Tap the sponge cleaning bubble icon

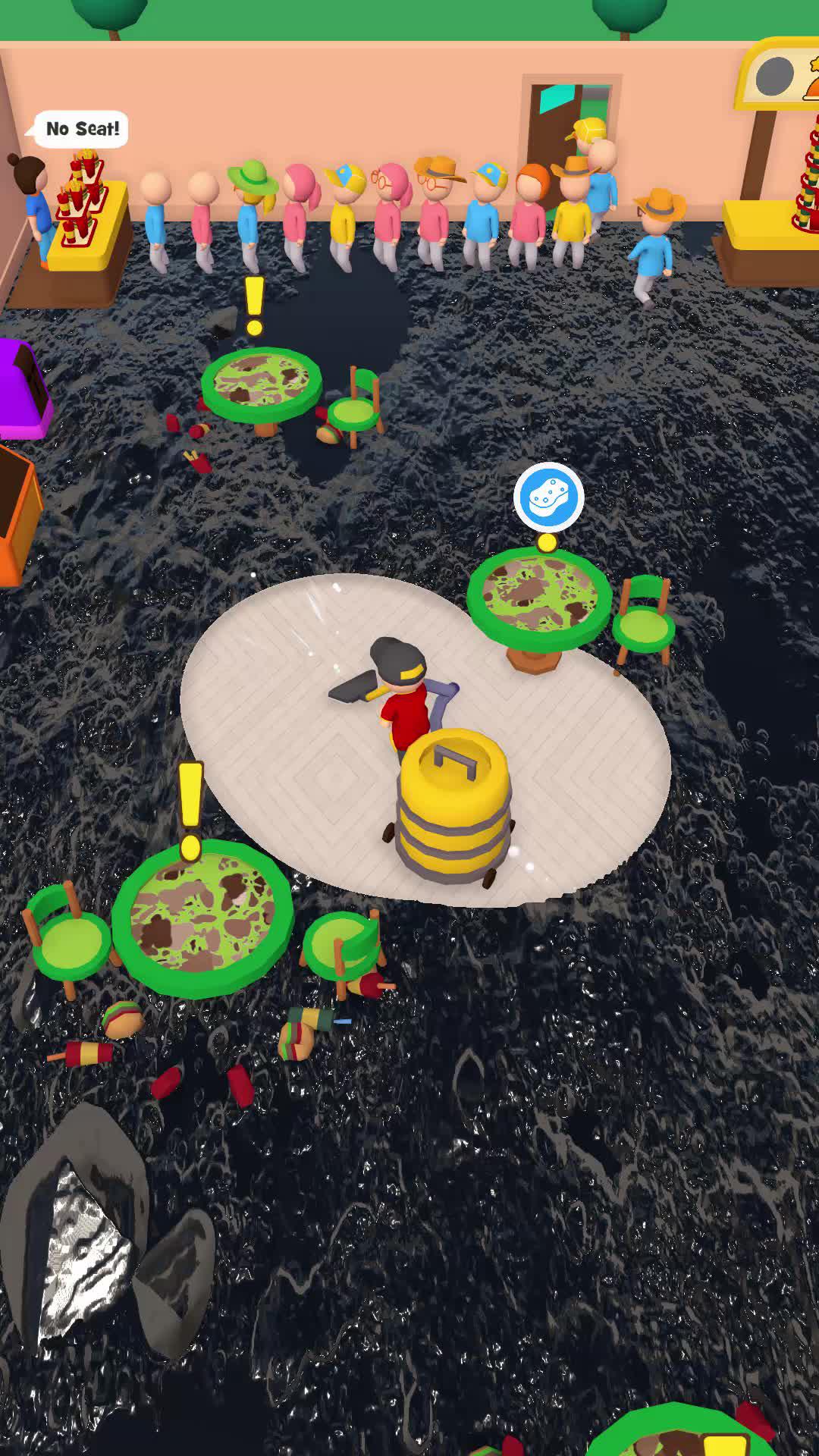548,498
